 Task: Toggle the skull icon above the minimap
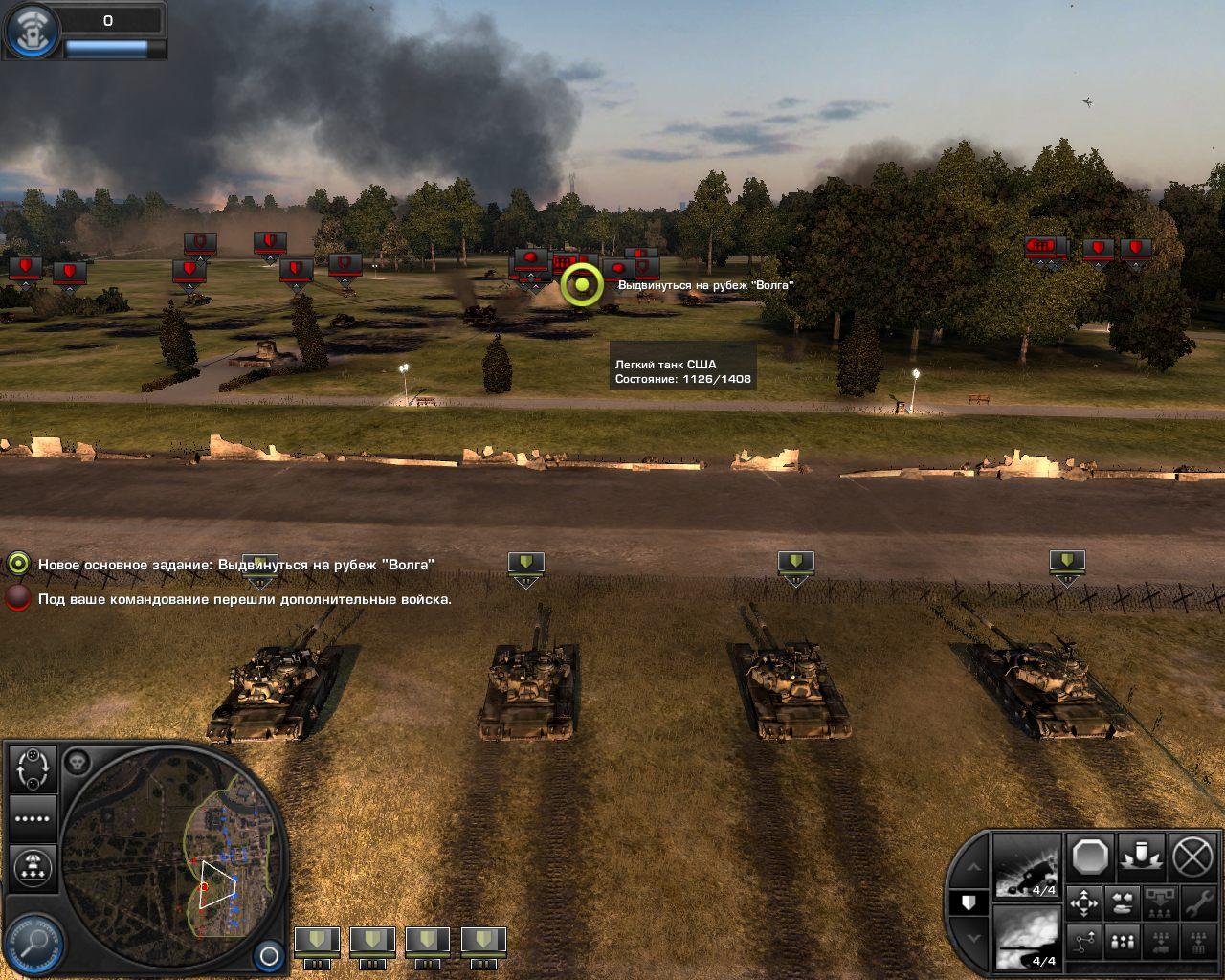pyautogui.click(x=77, y=763)
